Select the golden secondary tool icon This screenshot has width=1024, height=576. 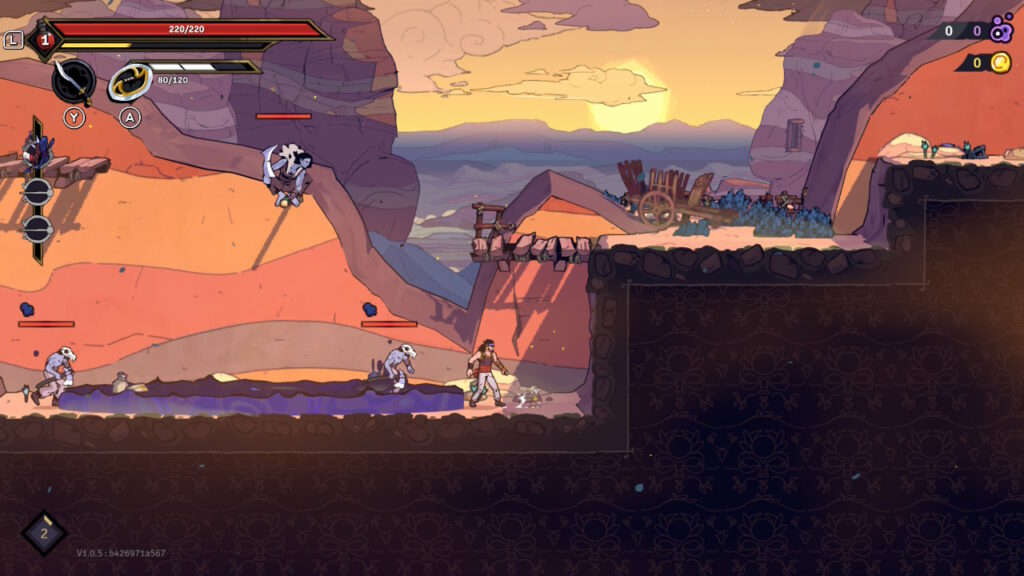pyautogui.click(x=129, y=82)
